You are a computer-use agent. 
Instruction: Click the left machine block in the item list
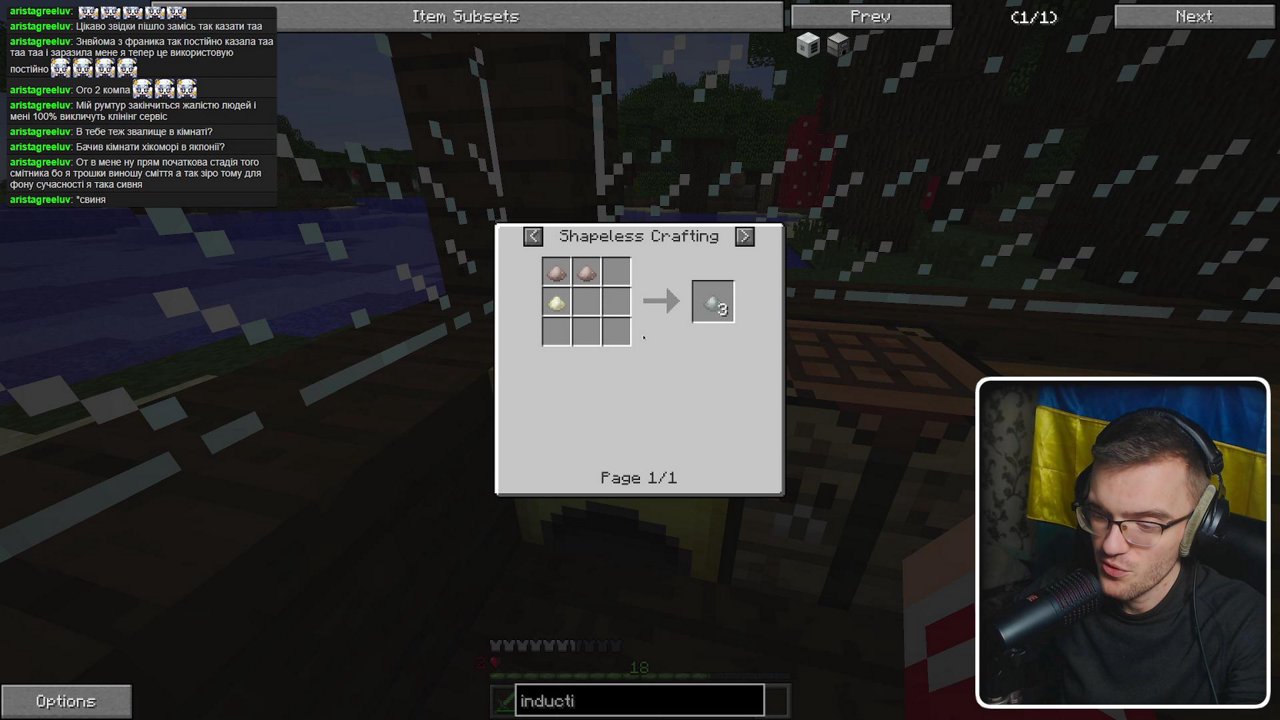tap(807, 44)
